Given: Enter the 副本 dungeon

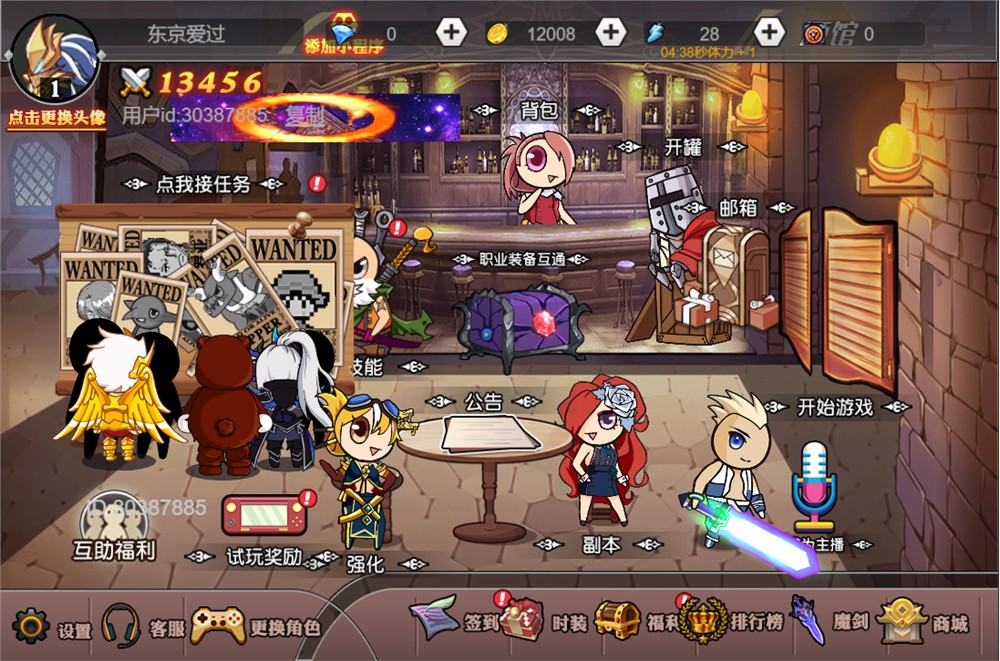Looking at the screenshot, I should pyautogui.click(x=601, y=545).
